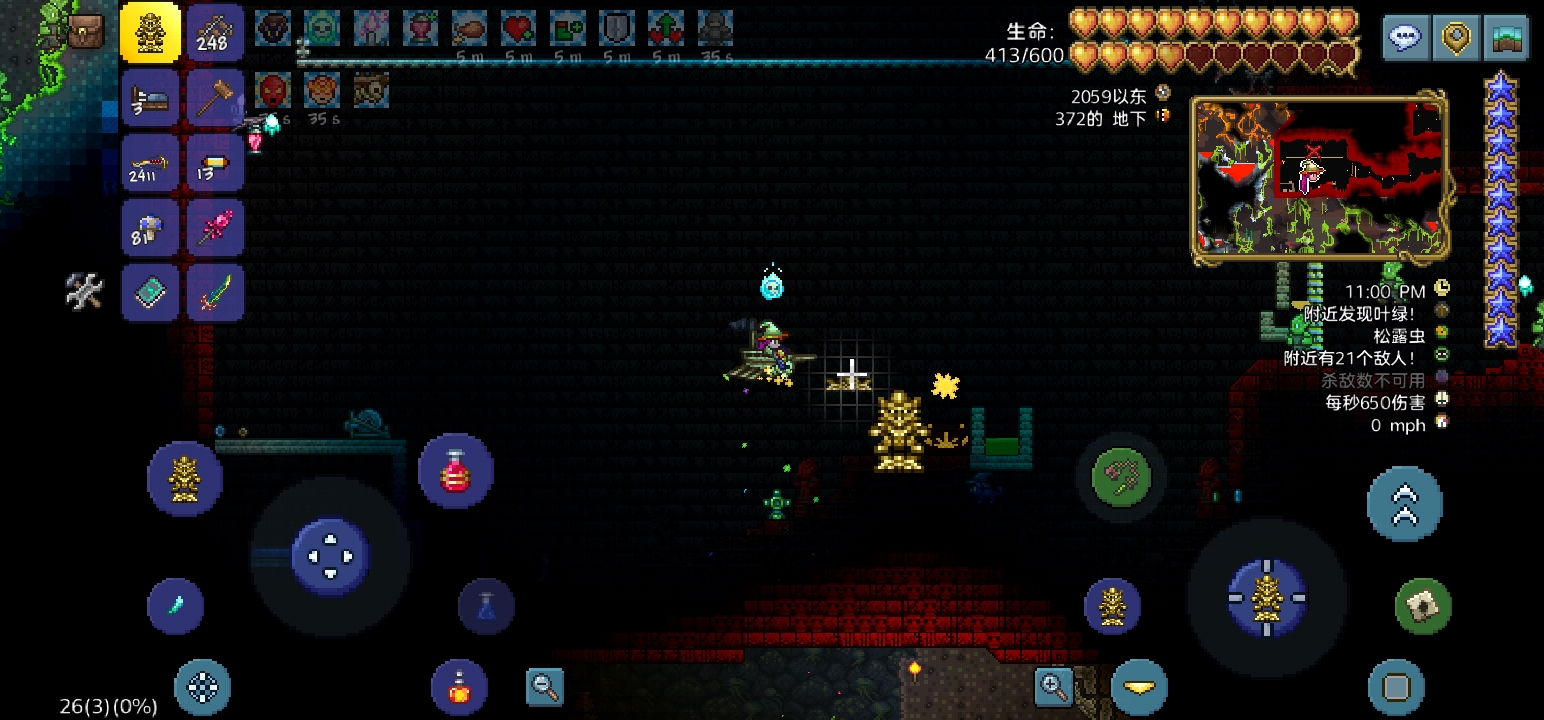Tap the yellow map pin button

(1456, 38)
